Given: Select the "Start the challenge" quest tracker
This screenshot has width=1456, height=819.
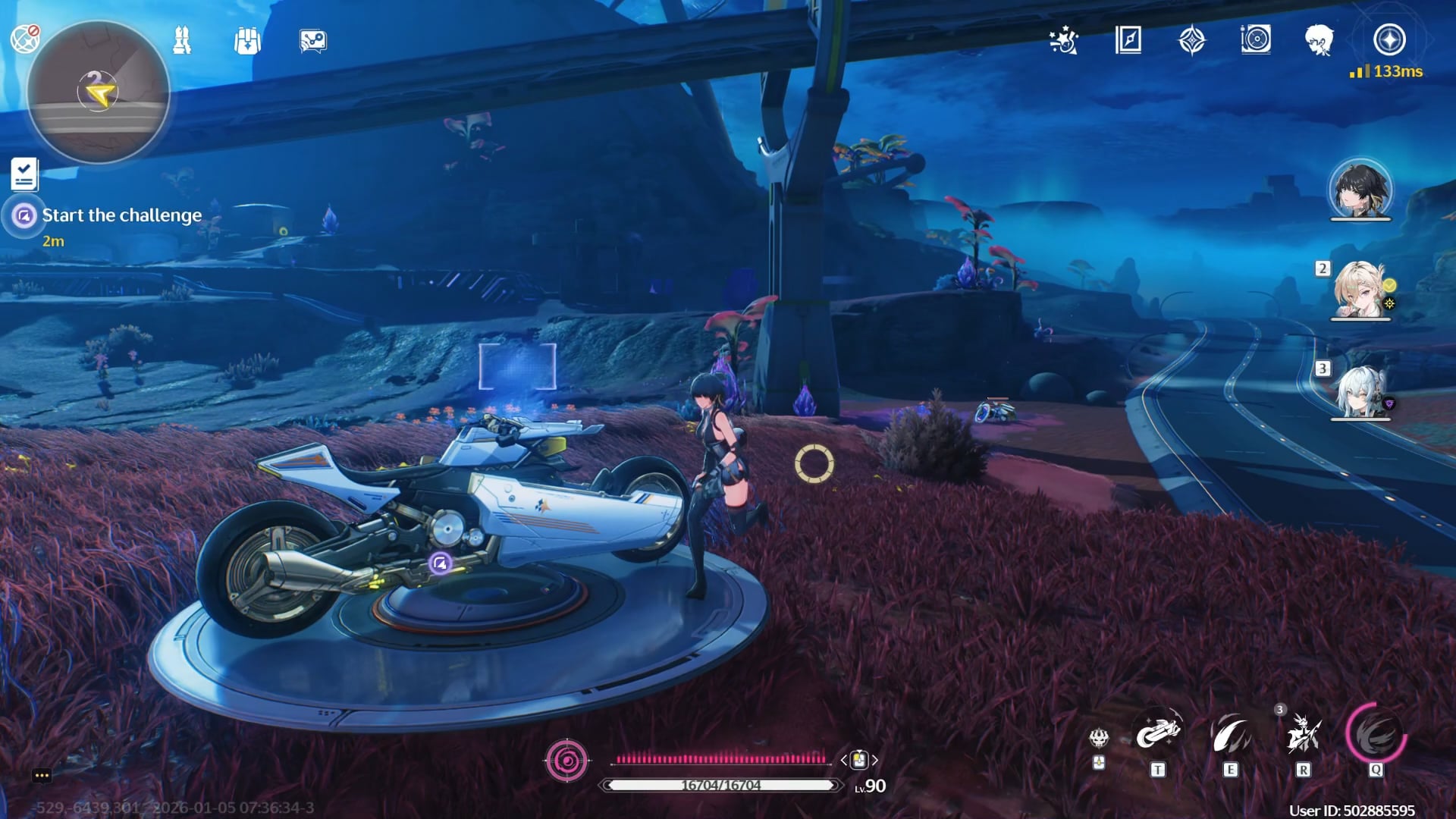Looking at the screenshot, I should [121, 215].
